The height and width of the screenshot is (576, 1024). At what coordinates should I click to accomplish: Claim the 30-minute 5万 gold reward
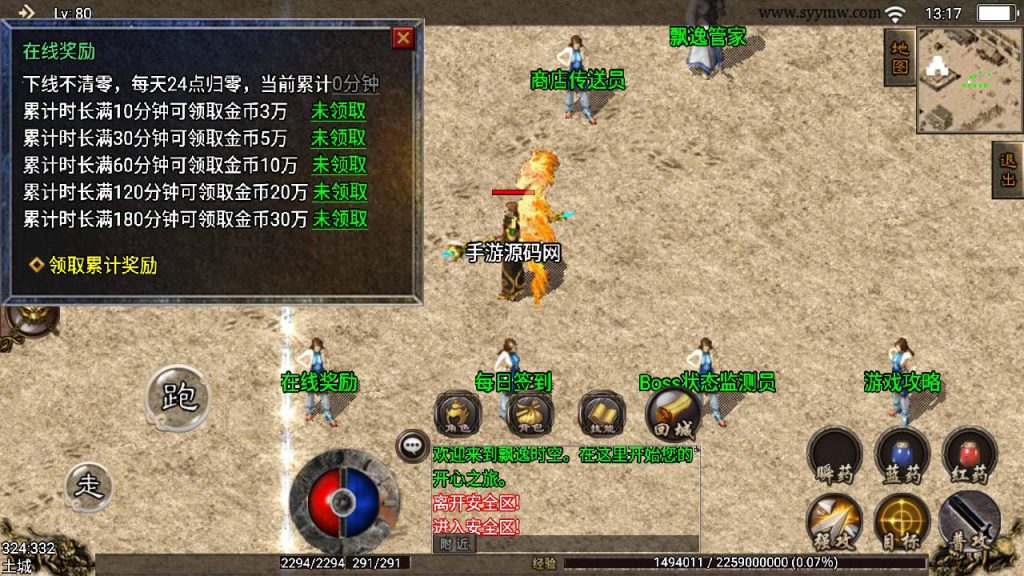coord(339,138)
